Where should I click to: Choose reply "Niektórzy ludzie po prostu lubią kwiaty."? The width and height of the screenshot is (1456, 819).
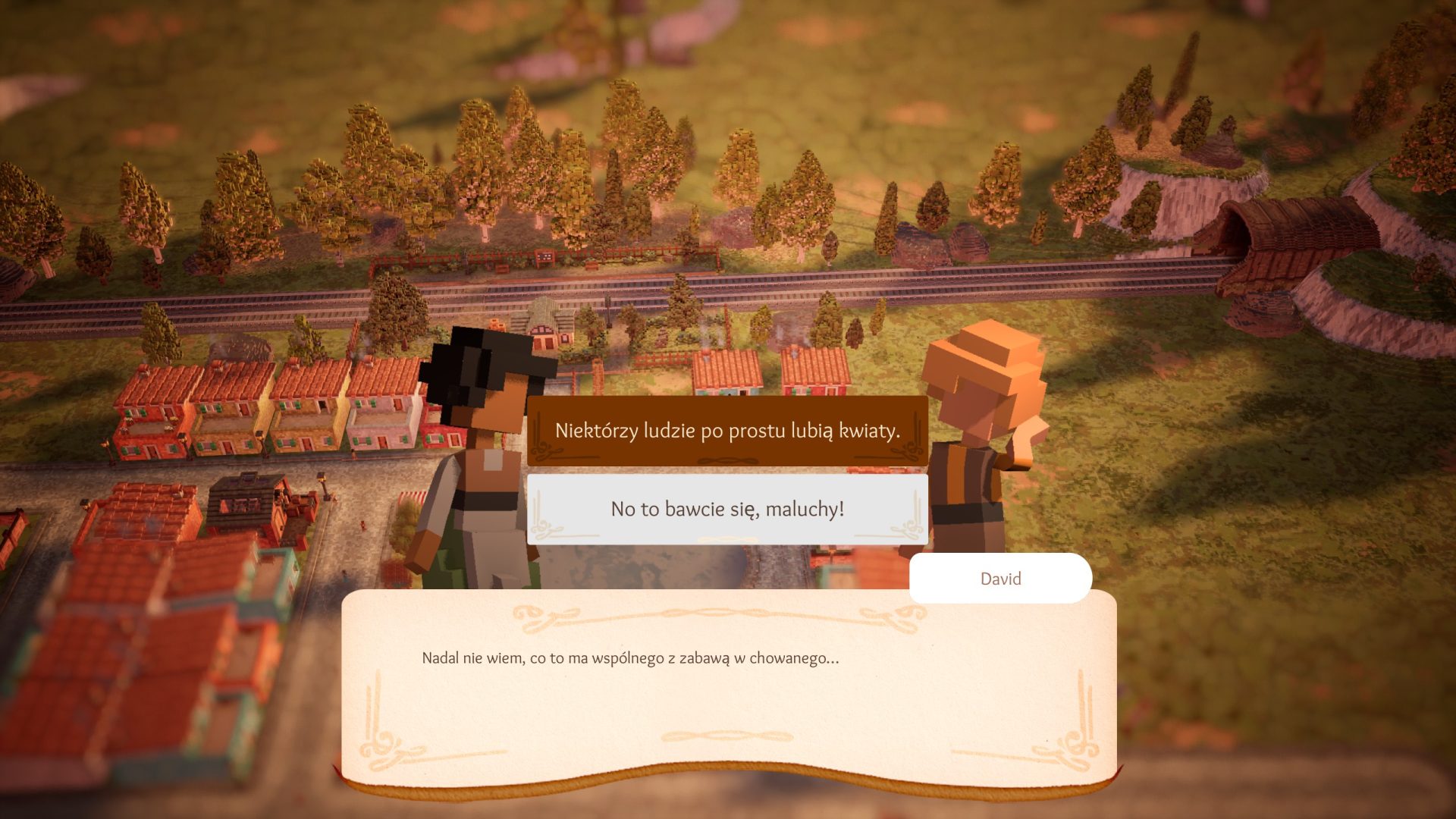[727, 431]
